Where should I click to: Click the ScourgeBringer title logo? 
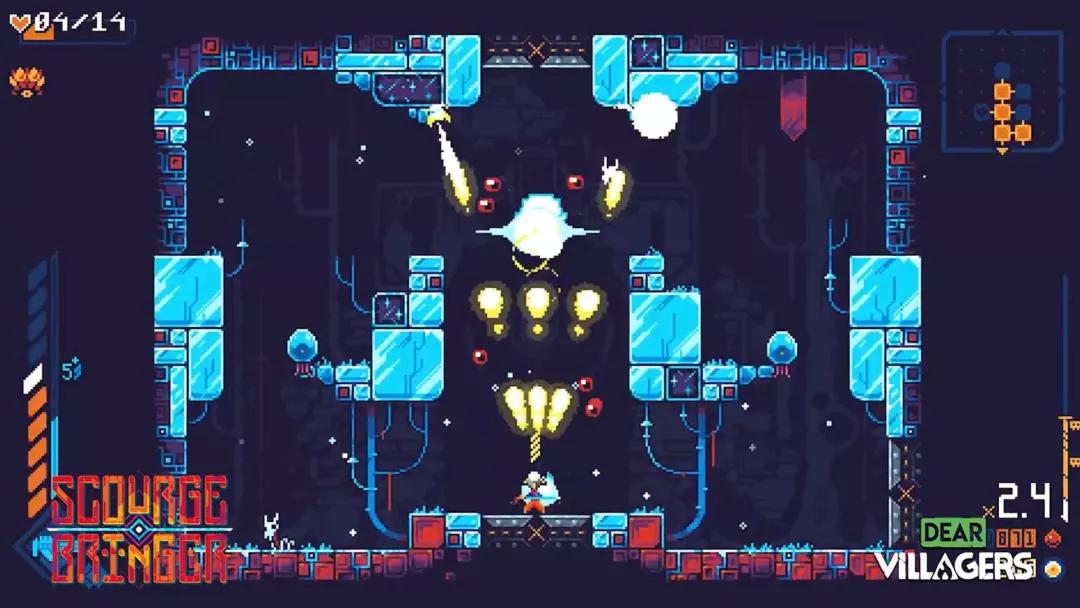coord(139,530)
